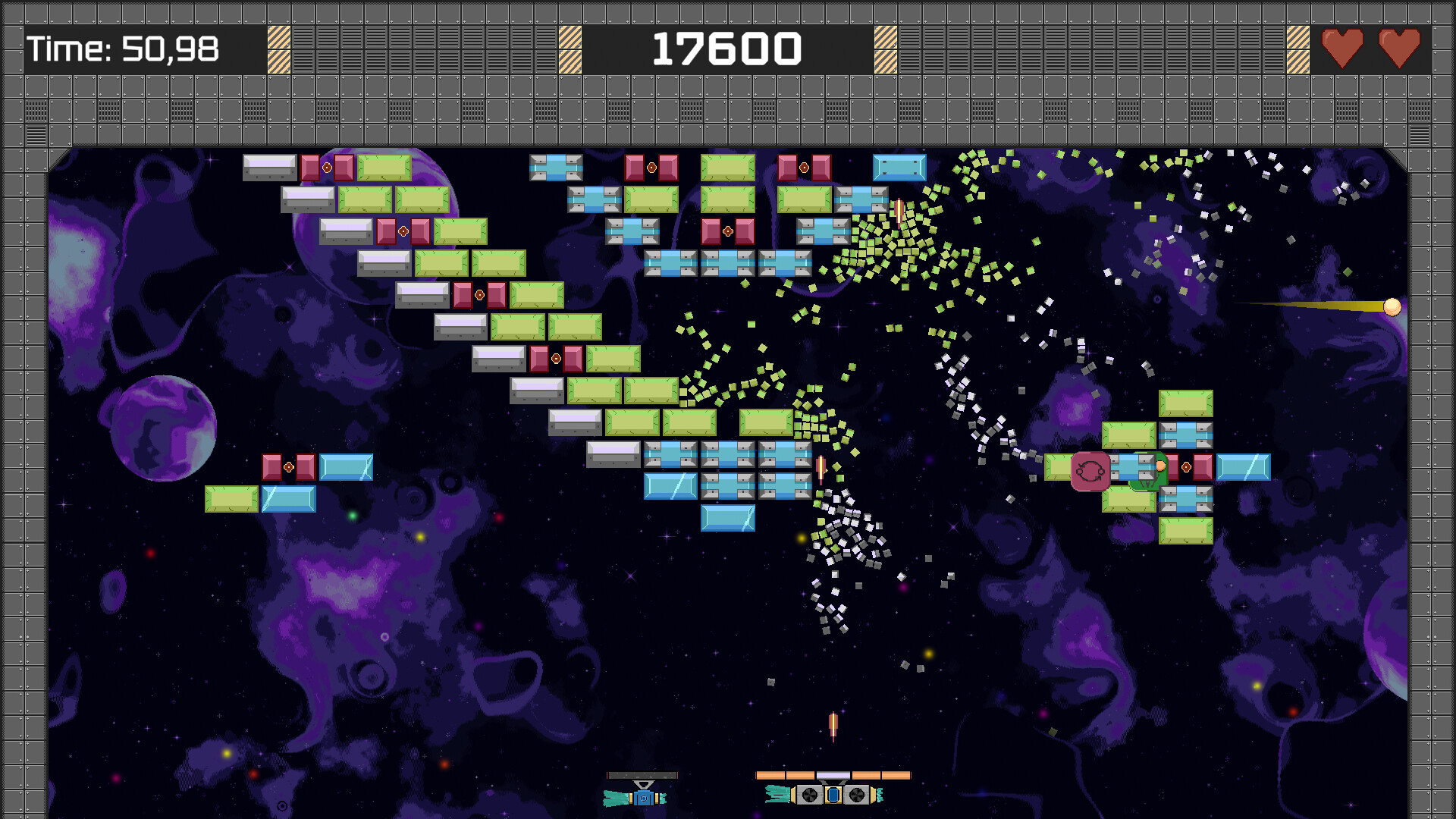Click the topmost blue brick near the top-right corner
The height and width of the screenshot is (819, 1456).
[901, 168]
